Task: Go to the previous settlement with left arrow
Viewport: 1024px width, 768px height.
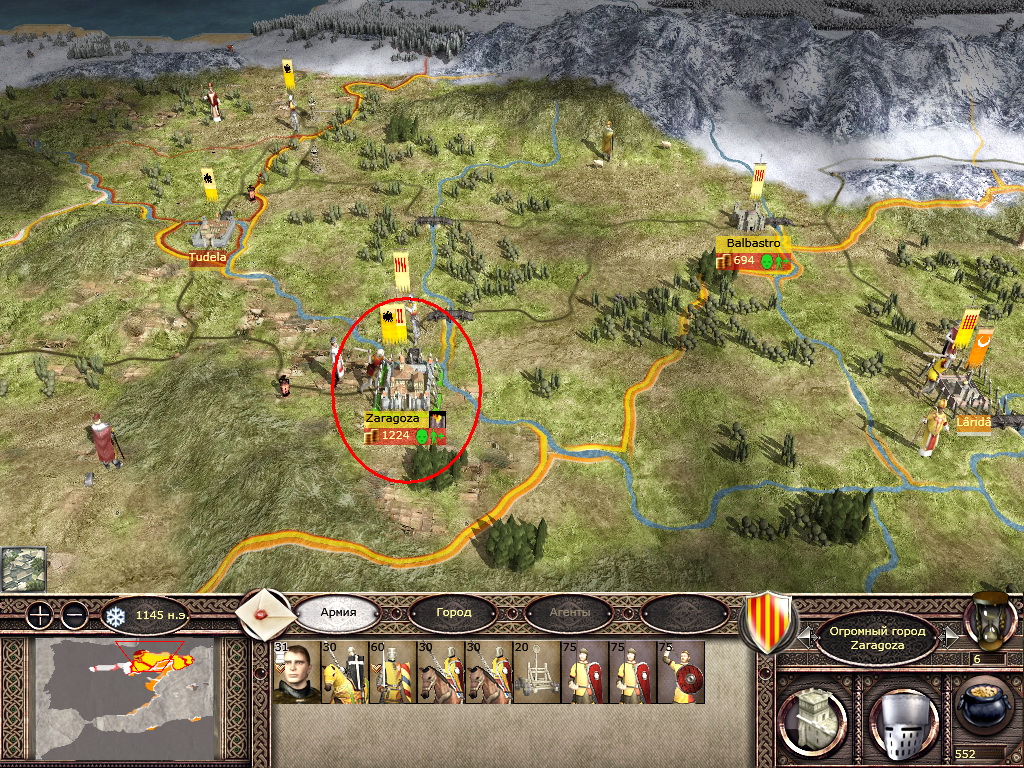Action: (805, 635)
